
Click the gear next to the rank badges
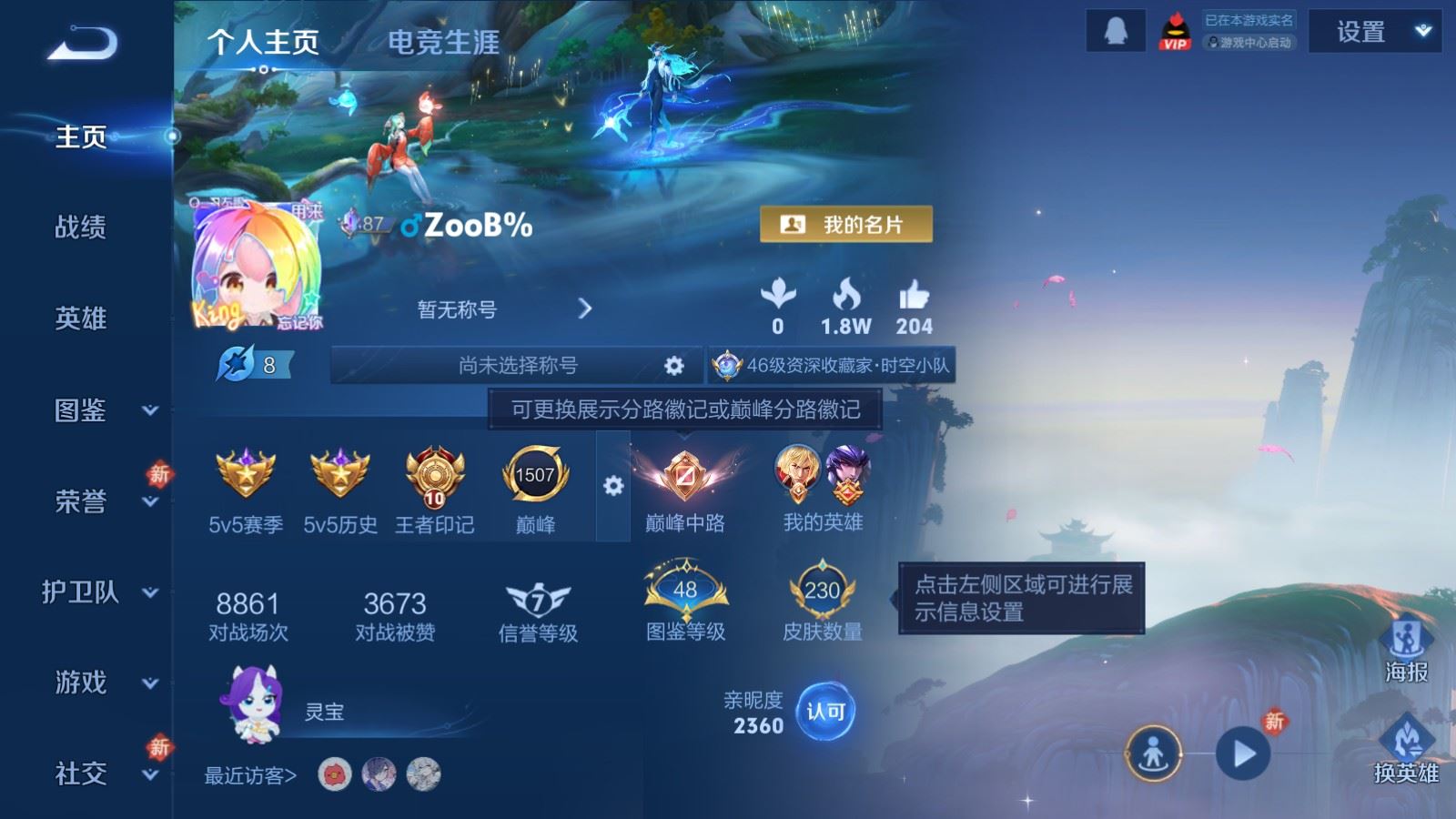coord(612,487)
